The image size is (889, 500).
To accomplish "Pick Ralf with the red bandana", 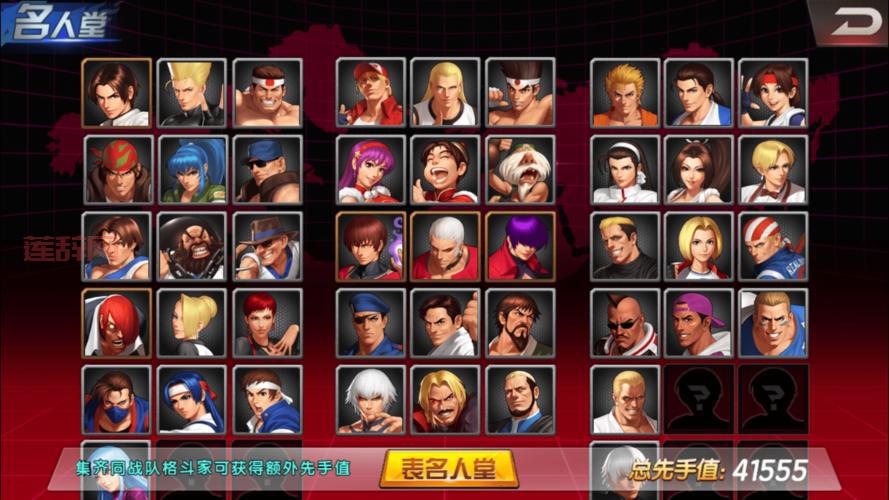I will click(117, 169).
